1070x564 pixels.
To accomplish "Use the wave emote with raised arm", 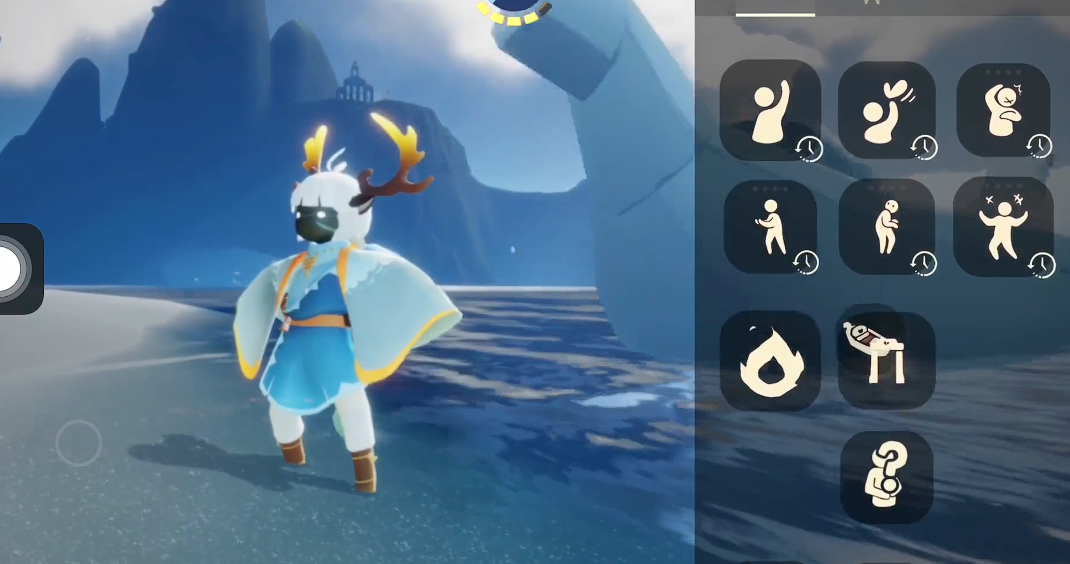I will pos(769,110).
